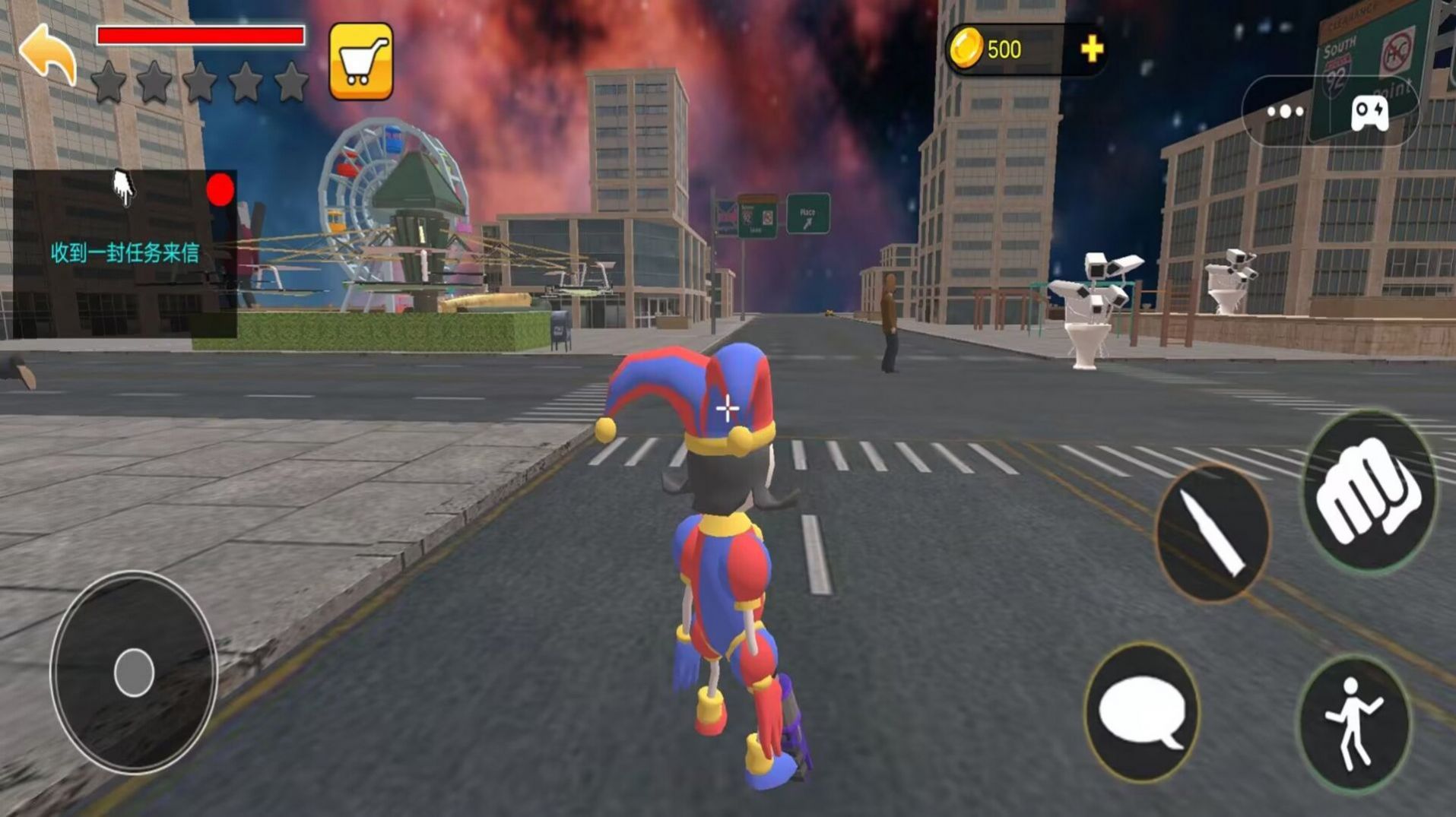Tap the virtual joystick knob
Viewport: 1456px width, 817px height.
point(134,673)
